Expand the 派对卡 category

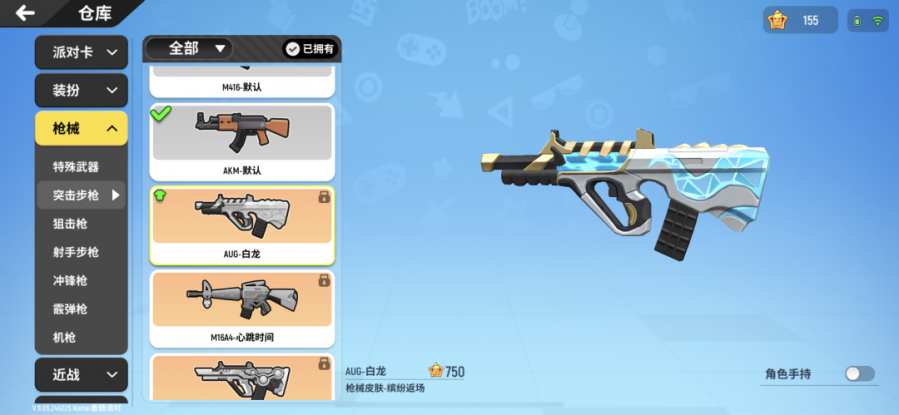pos(81,53)
